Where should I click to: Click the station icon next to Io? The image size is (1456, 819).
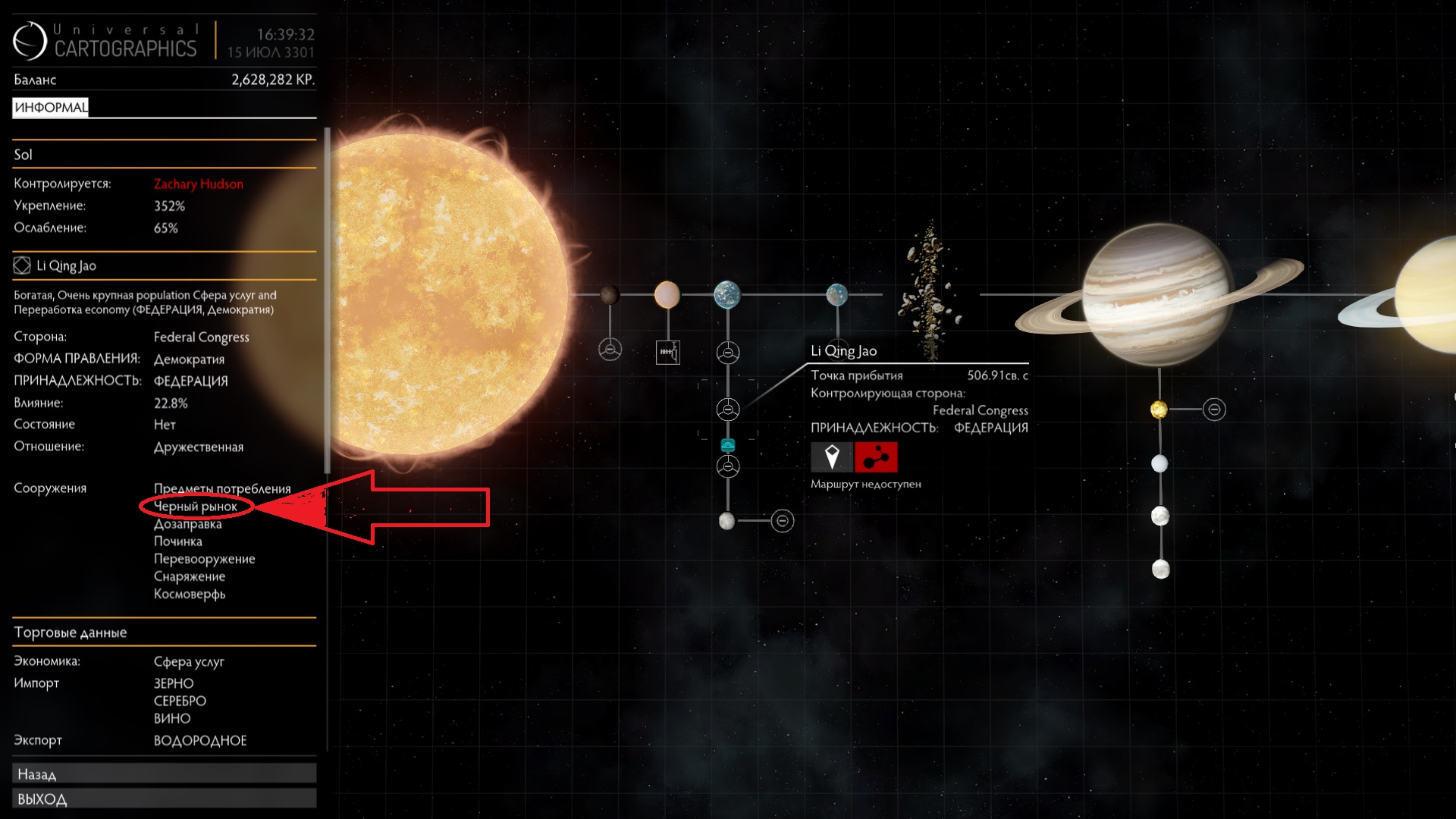(x=1214, y=409)
